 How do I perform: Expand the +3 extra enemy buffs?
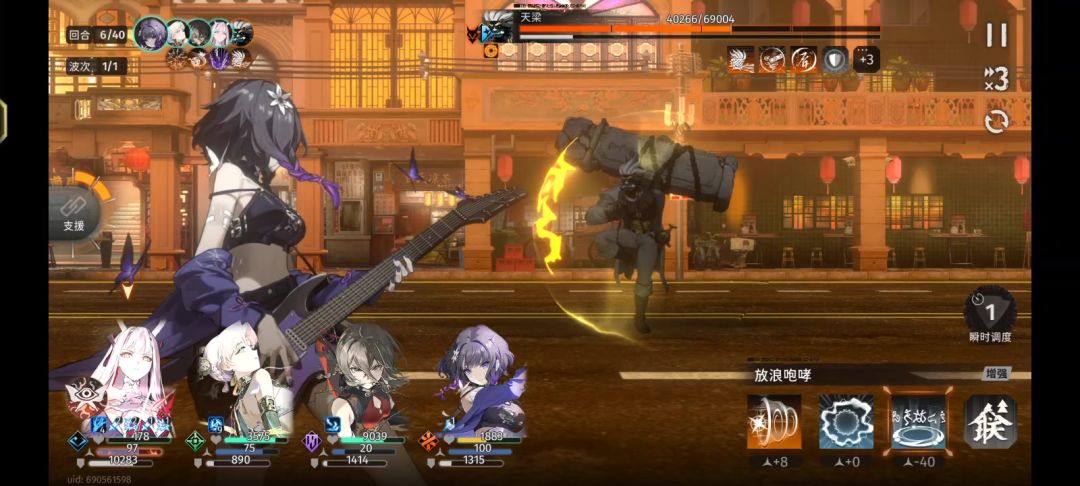[x=866, y=59]
